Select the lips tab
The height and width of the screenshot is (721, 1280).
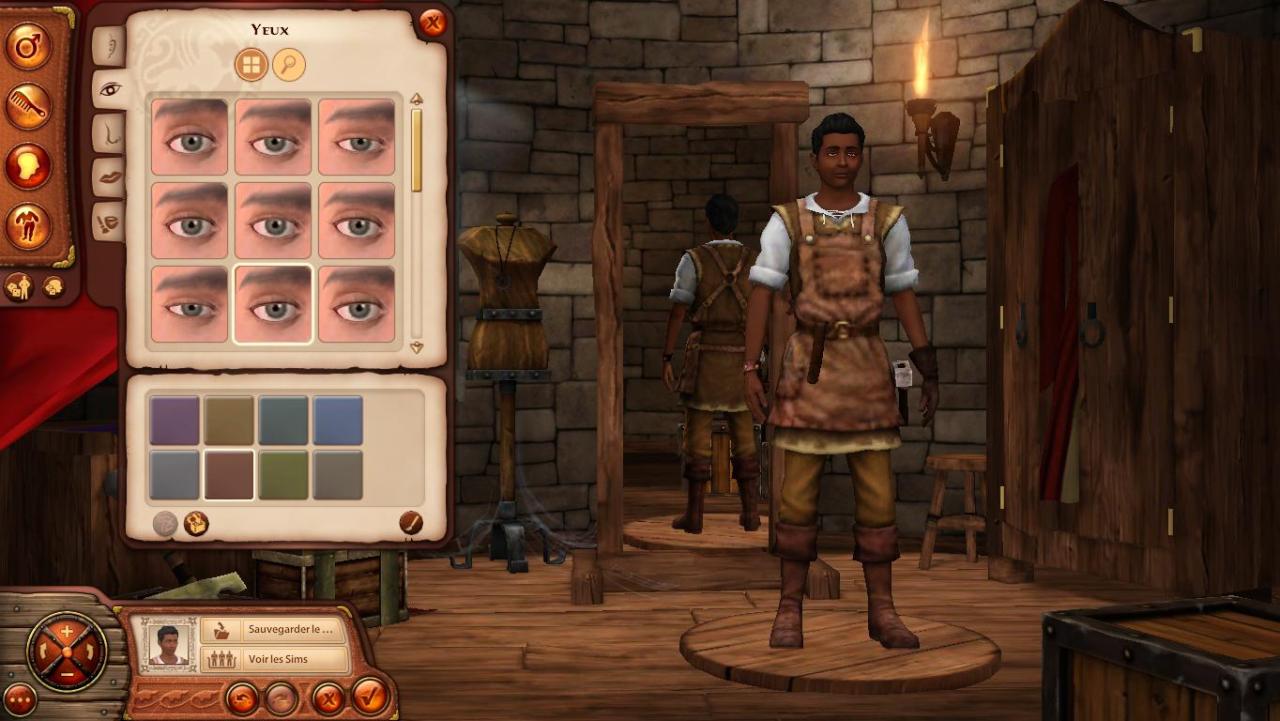109,177
